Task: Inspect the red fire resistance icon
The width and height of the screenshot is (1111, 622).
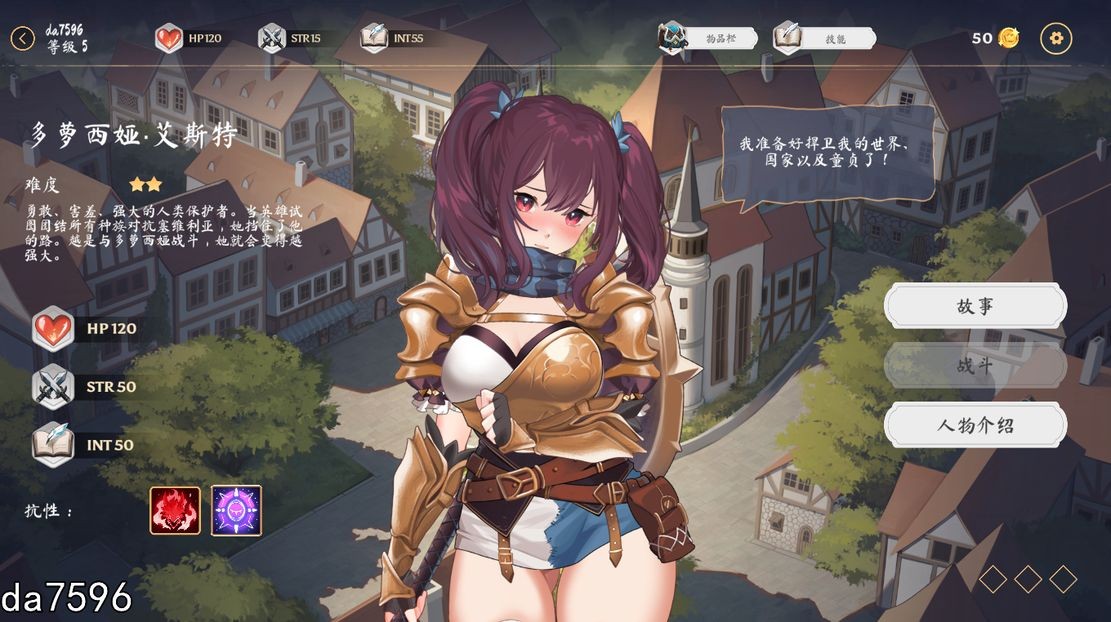Action: [x=175, y=510]
